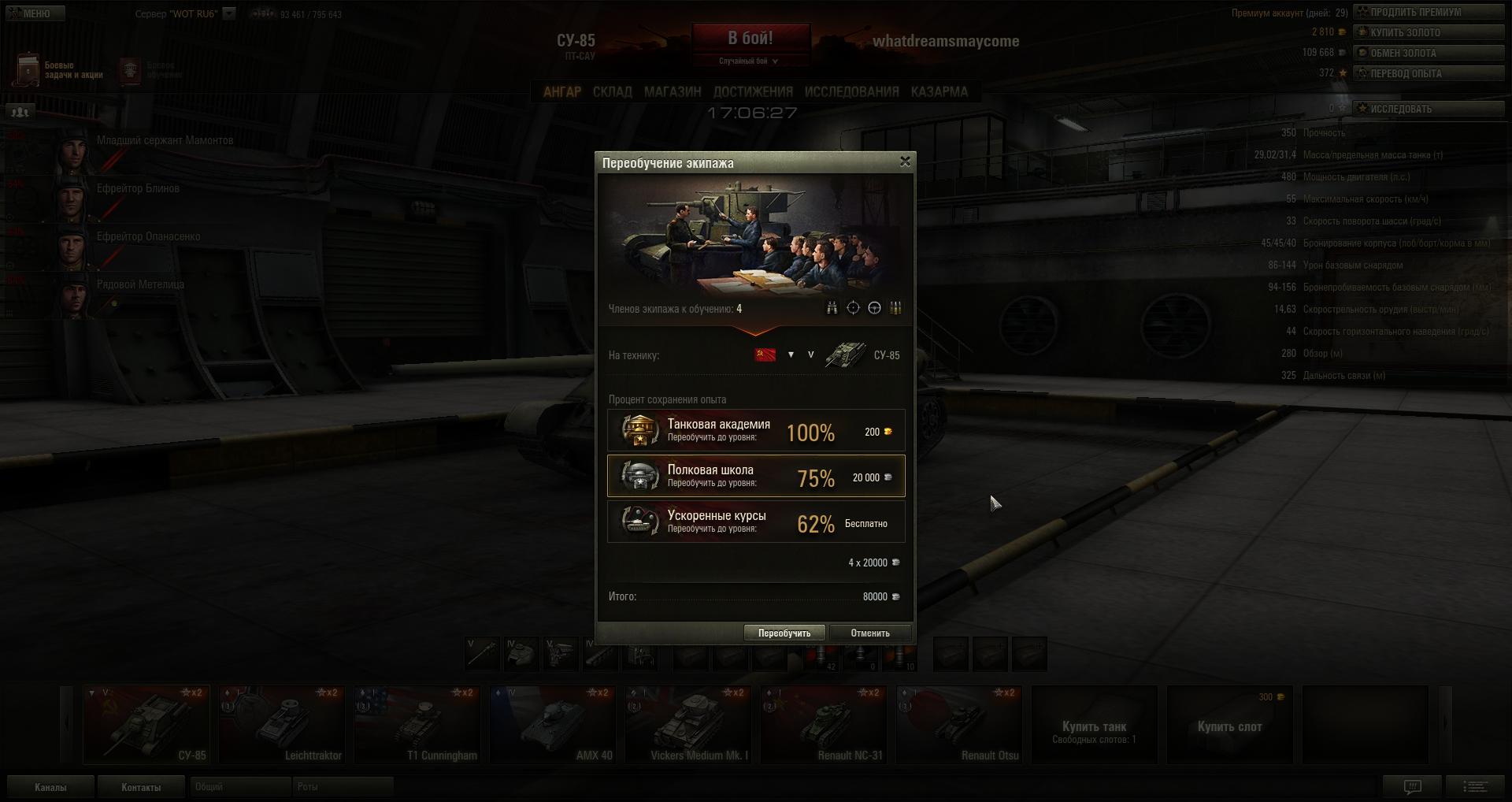Buy a new slot via Купить слот
Screen dimensions: 1512x802
tap(1230, 725)
